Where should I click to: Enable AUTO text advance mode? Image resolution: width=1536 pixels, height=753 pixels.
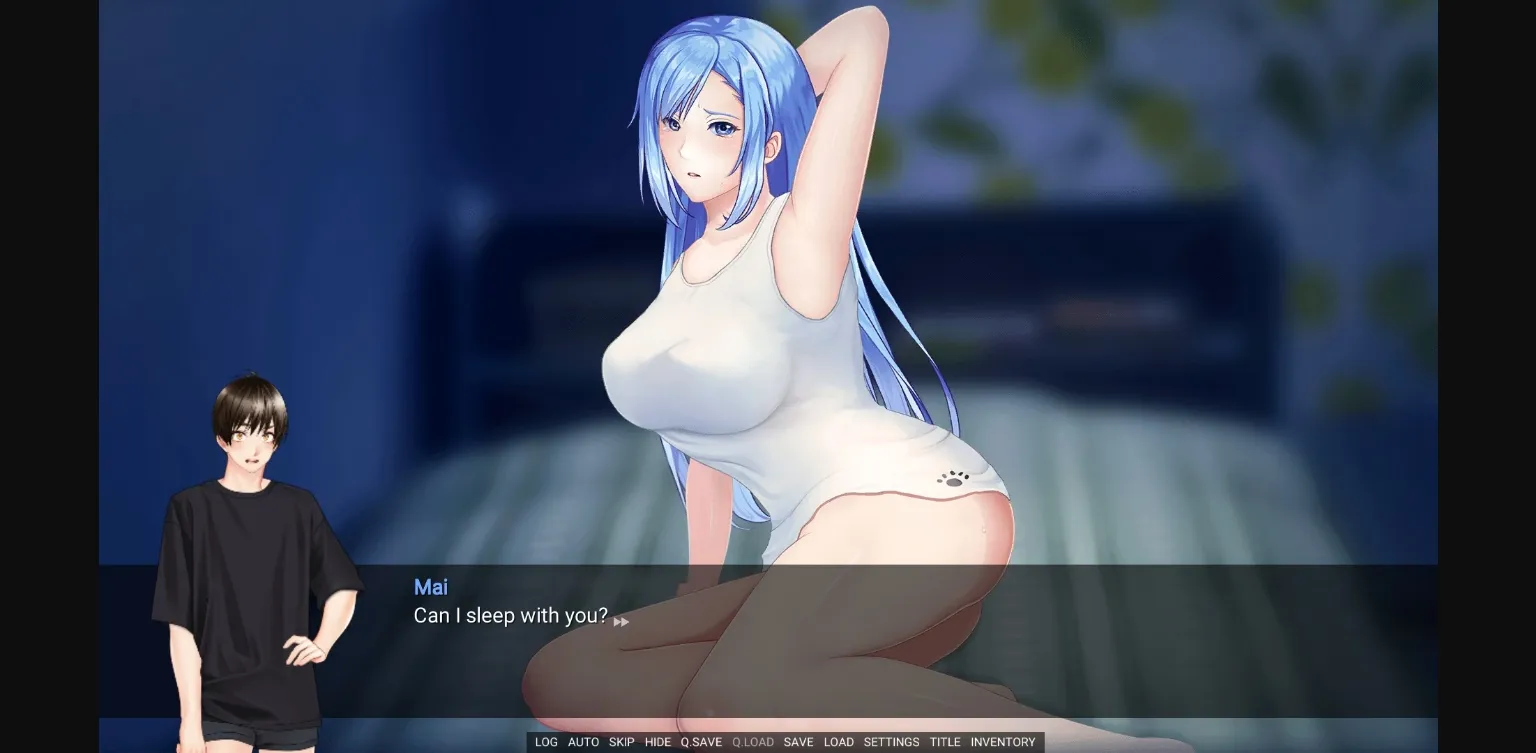pos(583,742)
